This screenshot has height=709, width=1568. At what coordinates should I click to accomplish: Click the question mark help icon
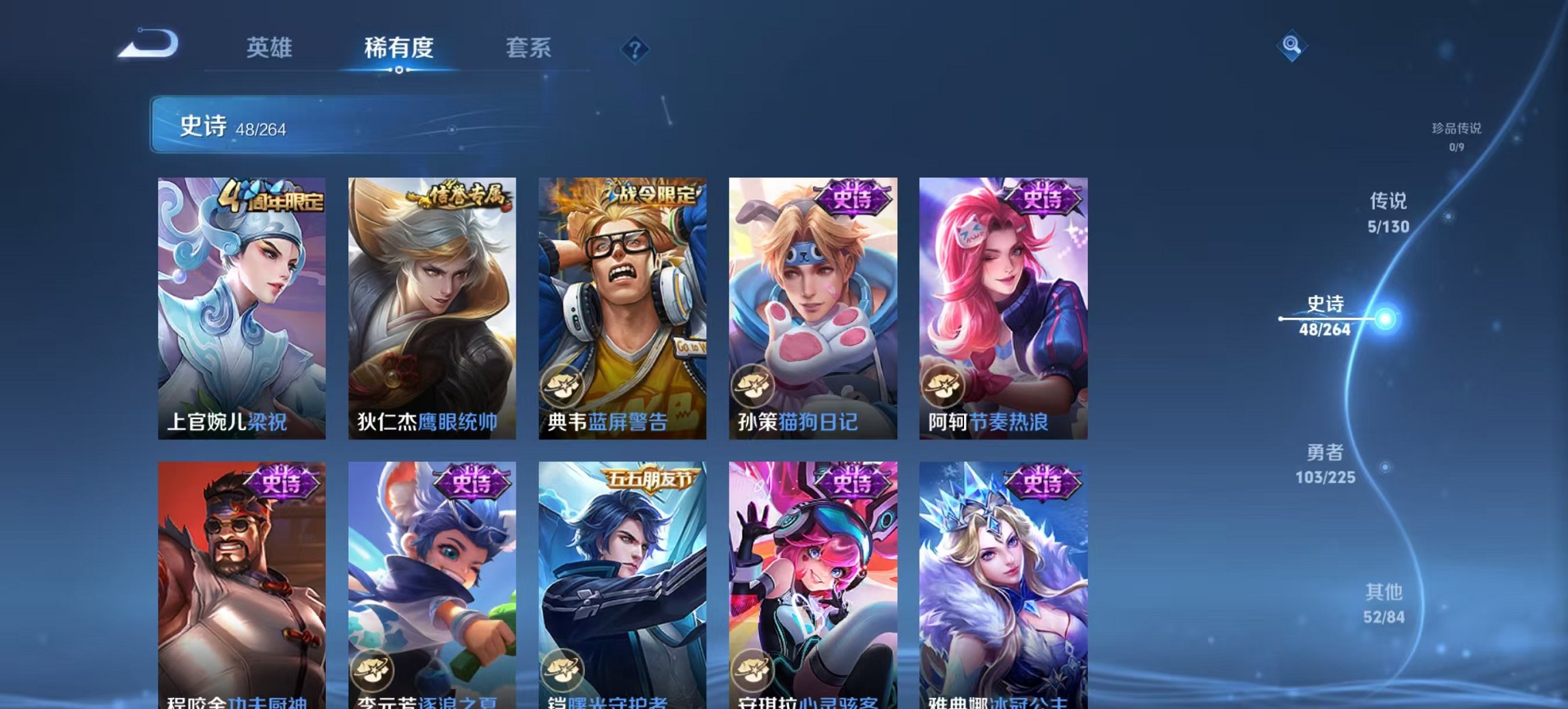coord(635,49)
